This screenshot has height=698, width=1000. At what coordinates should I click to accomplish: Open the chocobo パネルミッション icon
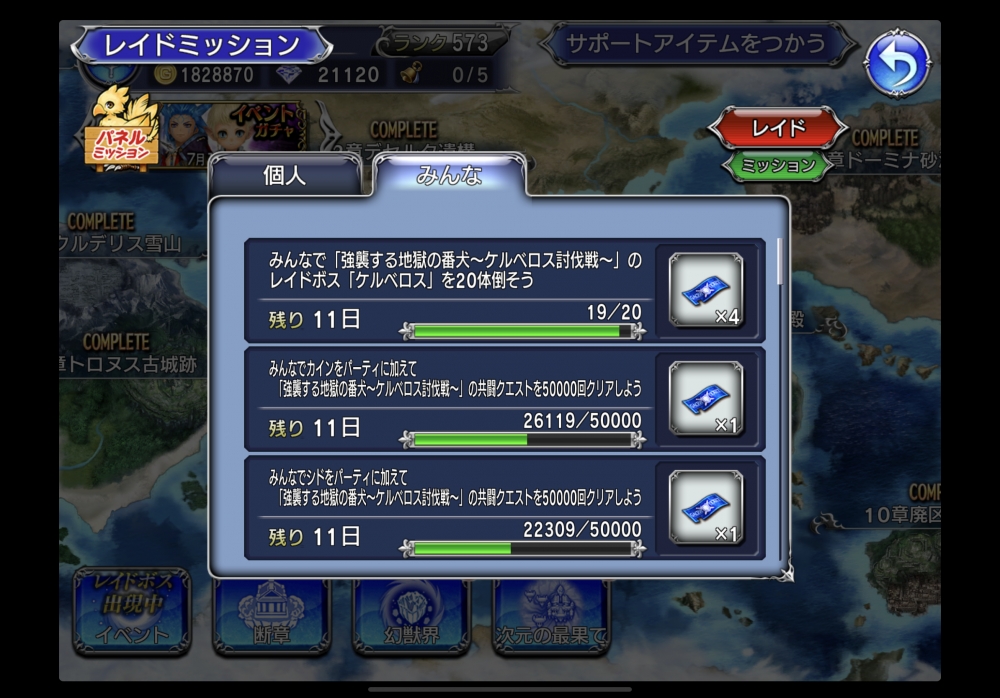123,130
